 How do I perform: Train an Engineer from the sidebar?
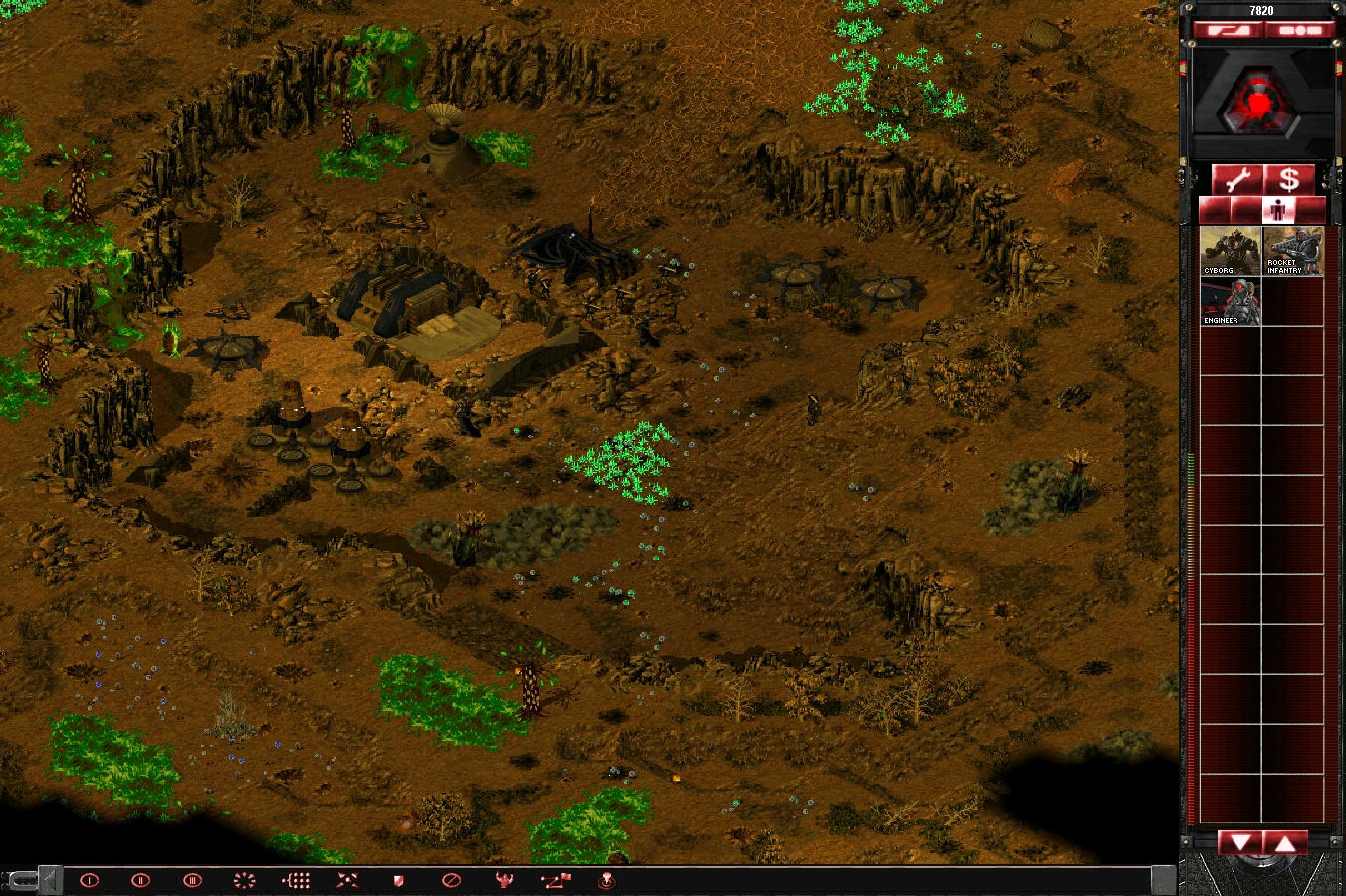(x=1231, y=301)
